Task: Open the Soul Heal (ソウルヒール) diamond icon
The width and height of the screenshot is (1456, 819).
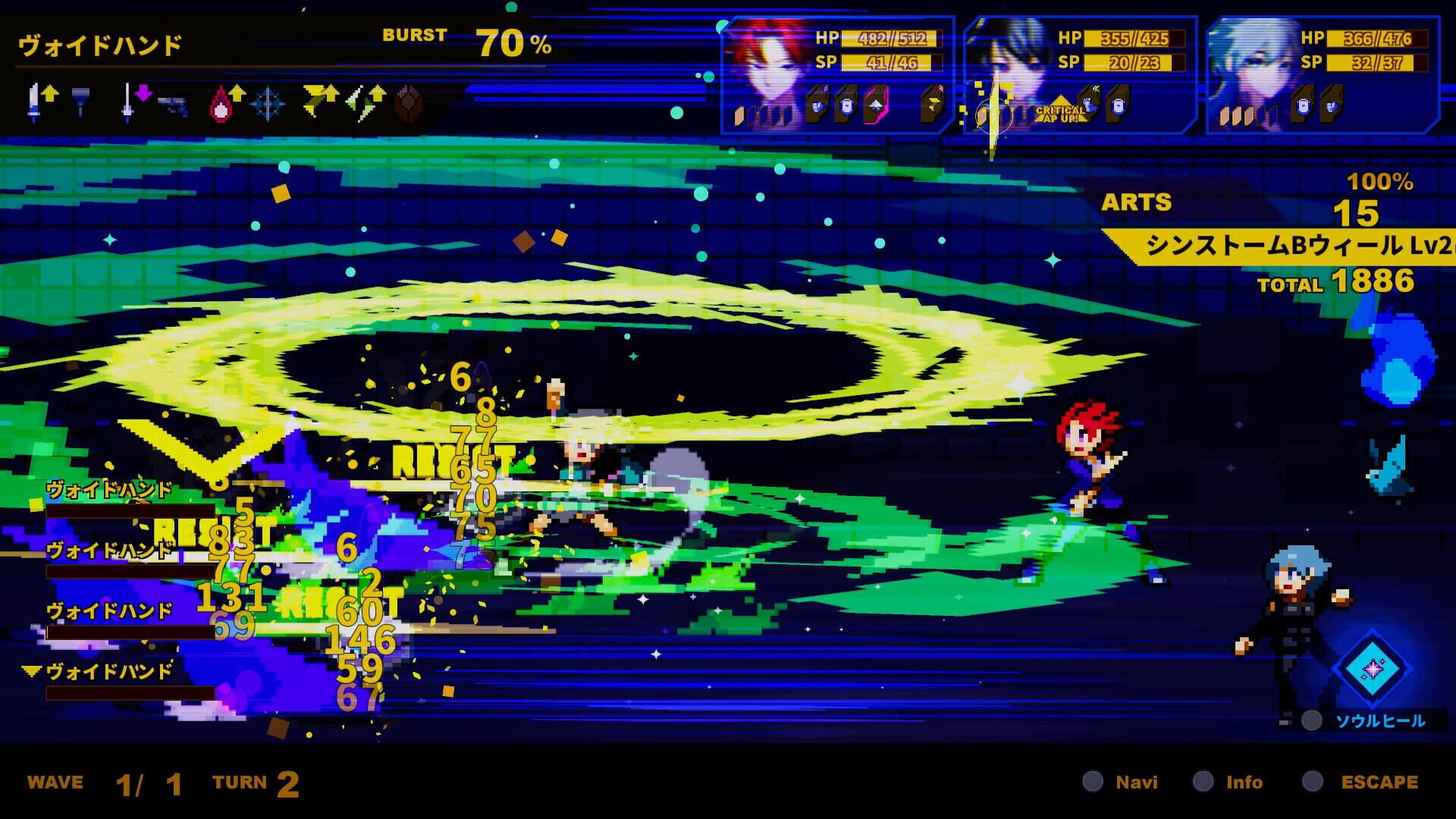Action: 1371,667
